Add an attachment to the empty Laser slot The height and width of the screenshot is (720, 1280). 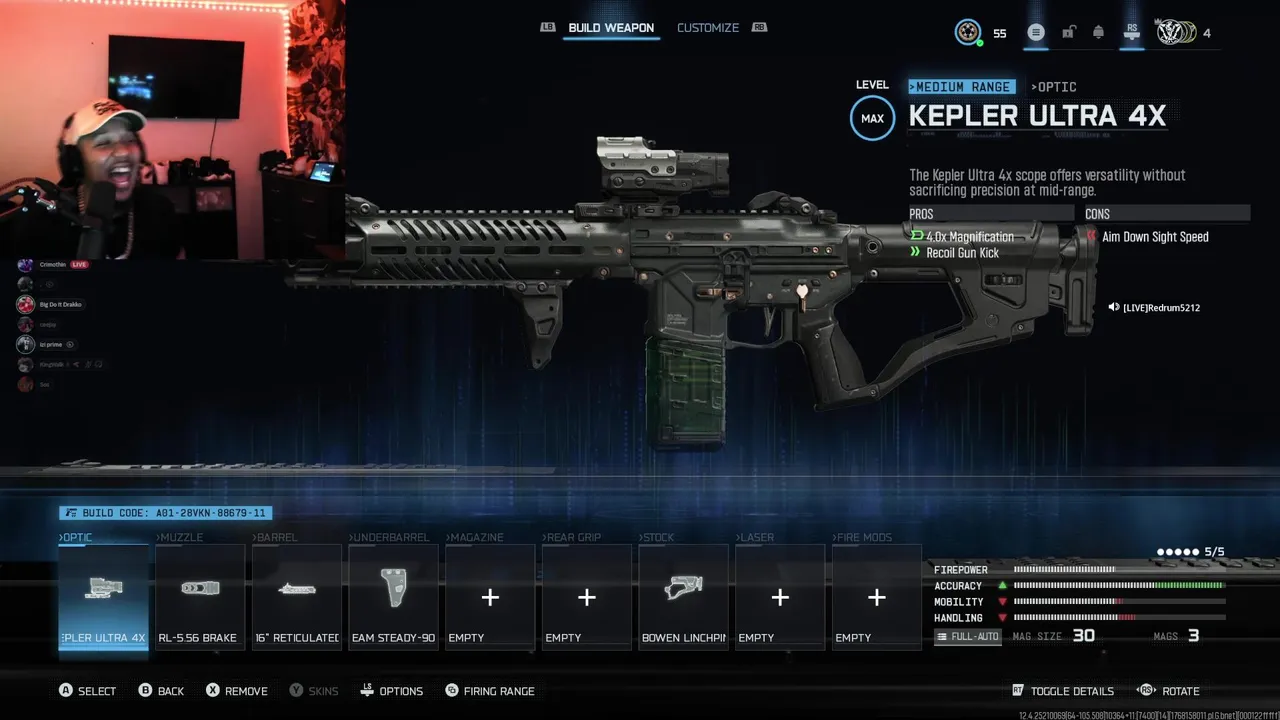780,597
